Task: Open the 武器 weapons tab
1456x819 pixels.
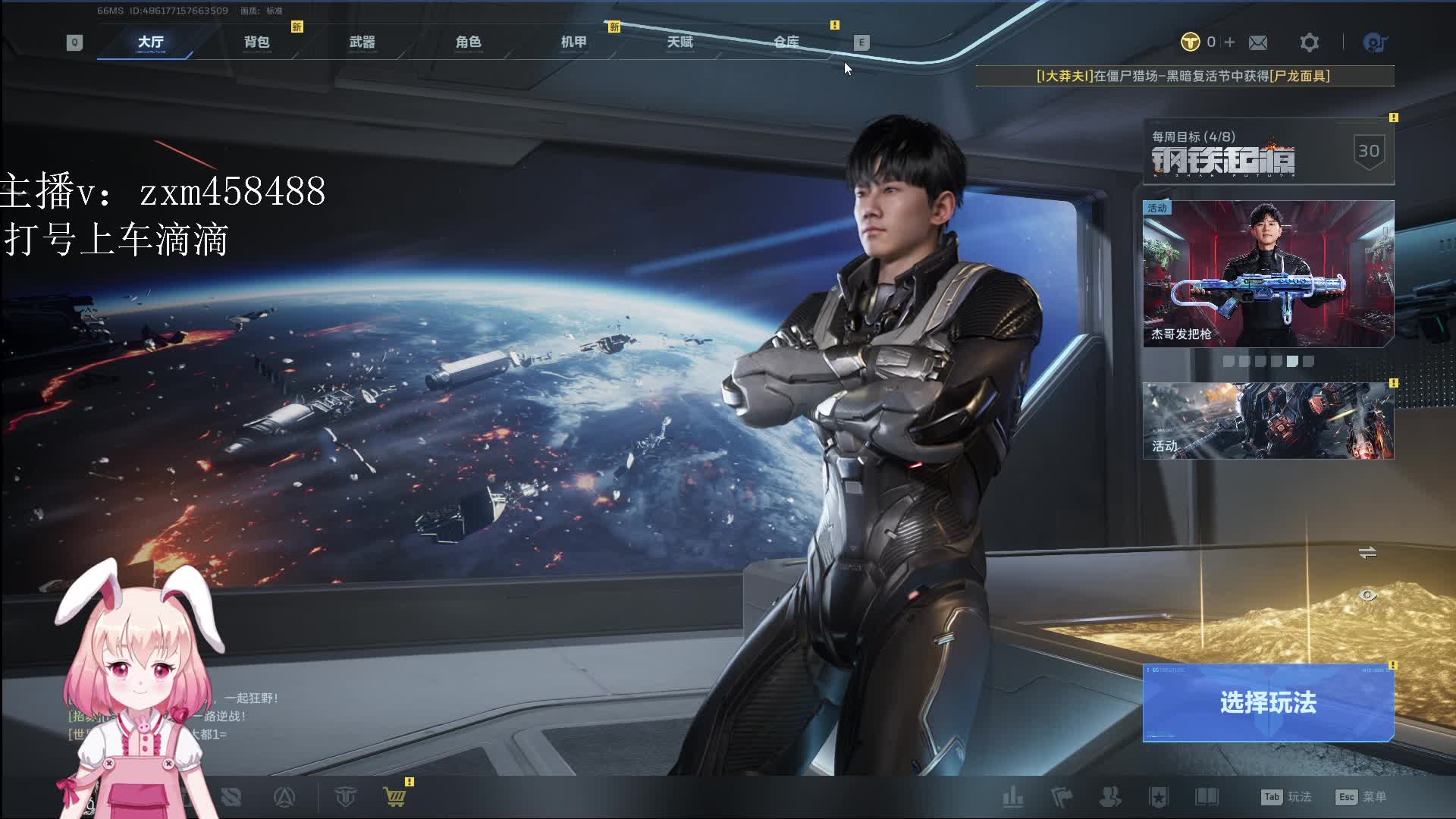Action: pyautogui.click(x=362, y=42)
